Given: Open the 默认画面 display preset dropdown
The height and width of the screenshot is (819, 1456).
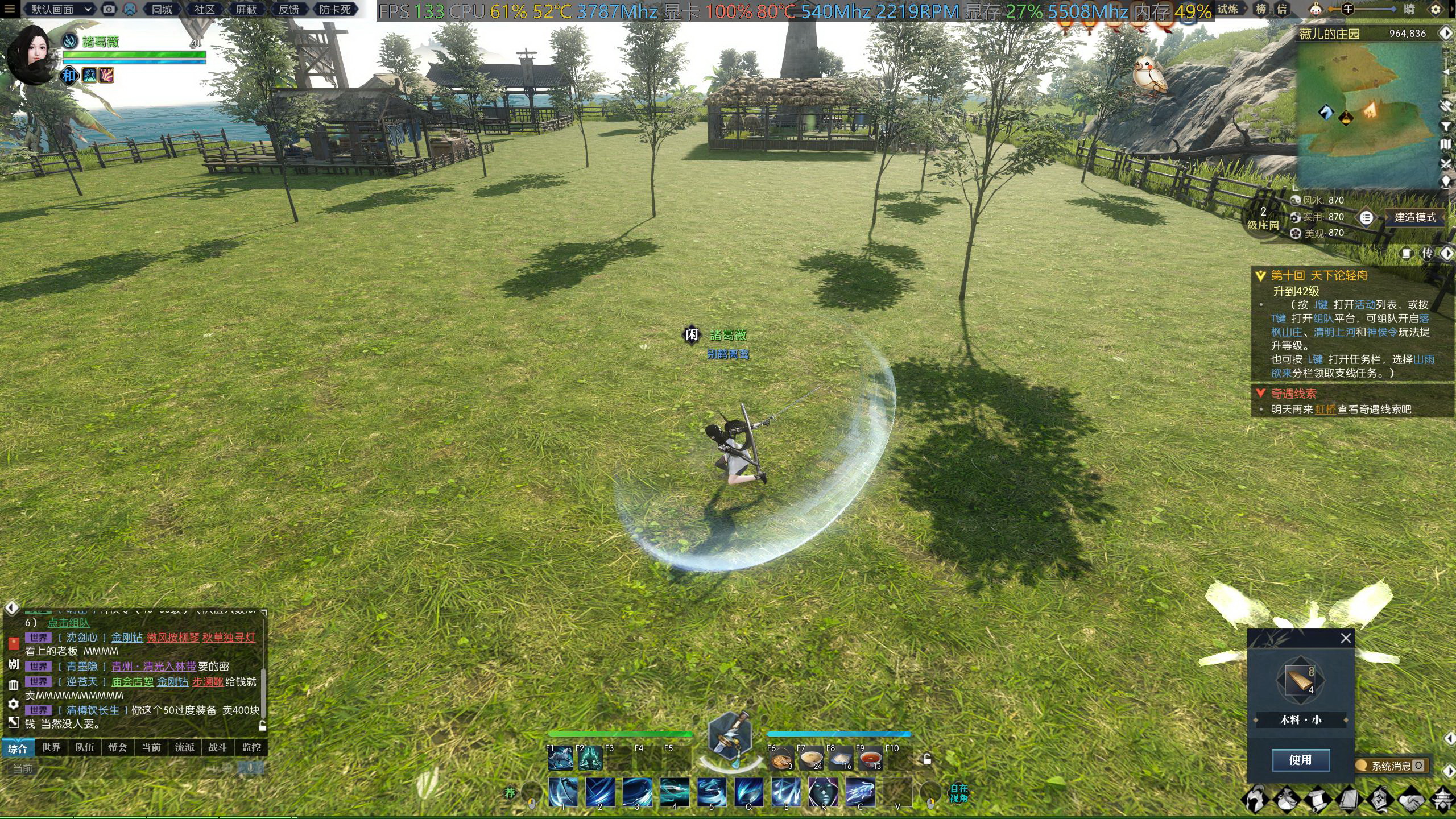Looking at the screenshot, I should click(61, 9).
